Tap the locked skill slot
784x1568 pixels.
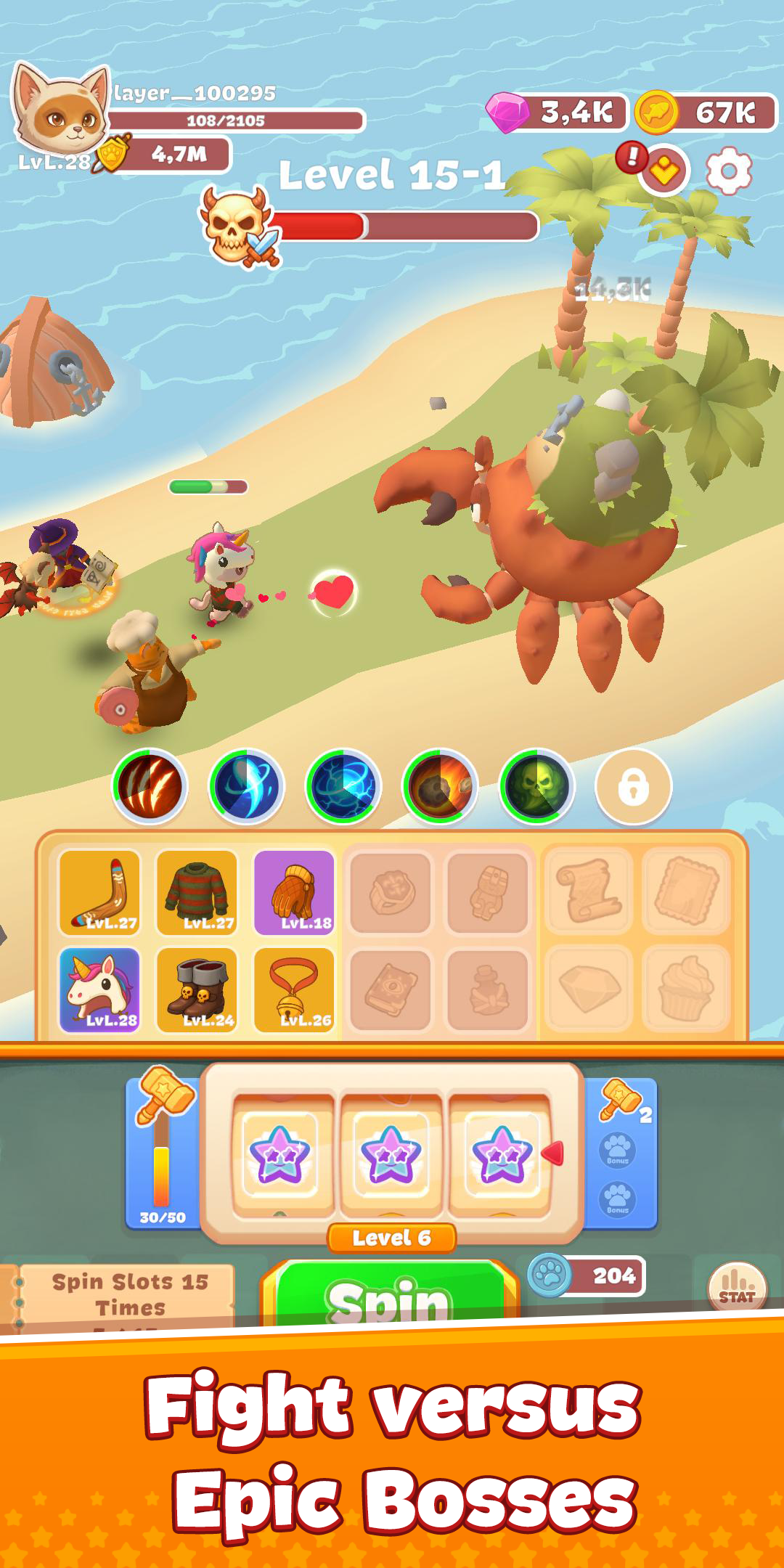[x=633, y=786]
